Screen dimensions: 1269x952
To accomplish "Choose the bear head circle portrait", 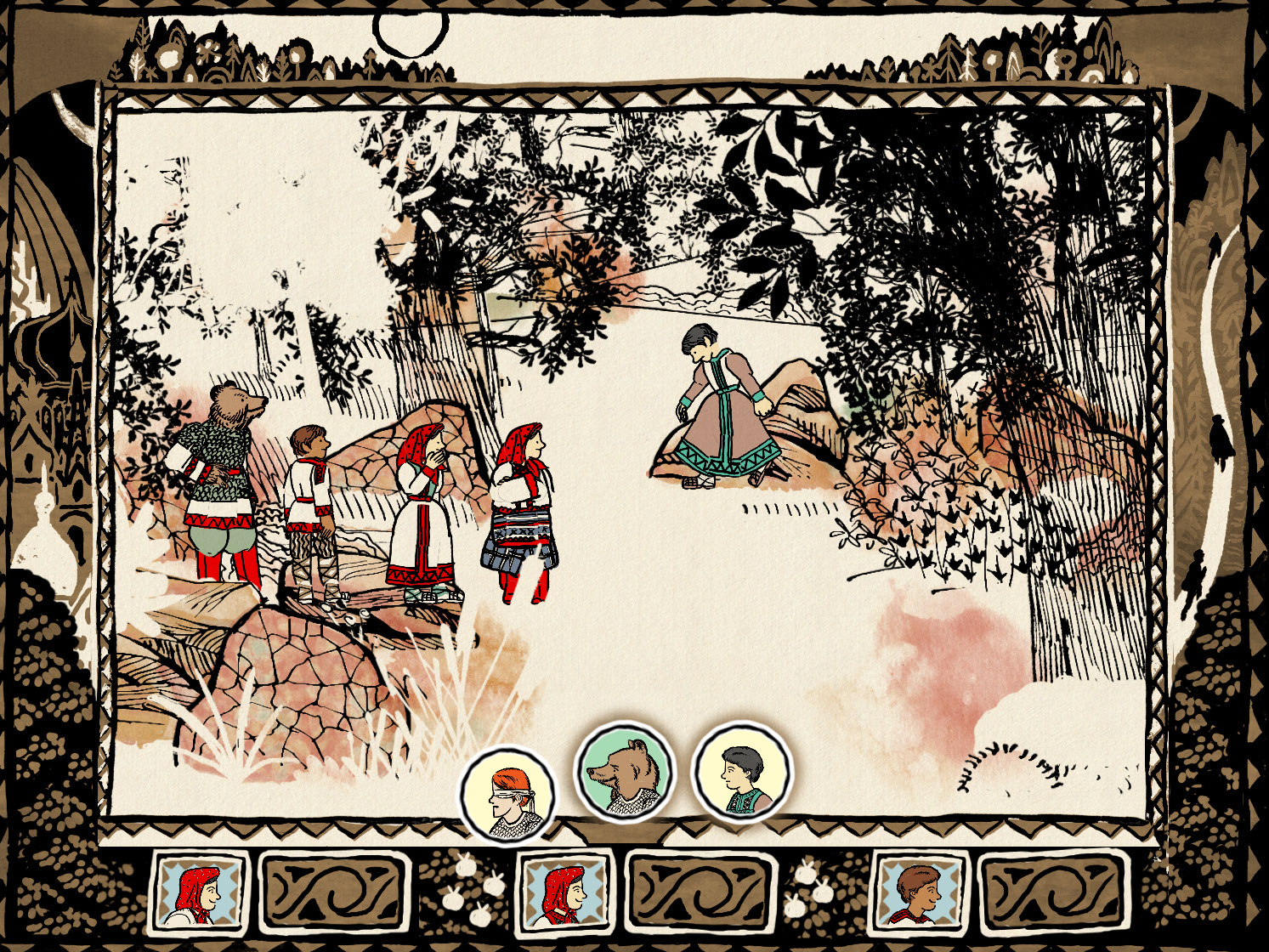I will point(625,773).
